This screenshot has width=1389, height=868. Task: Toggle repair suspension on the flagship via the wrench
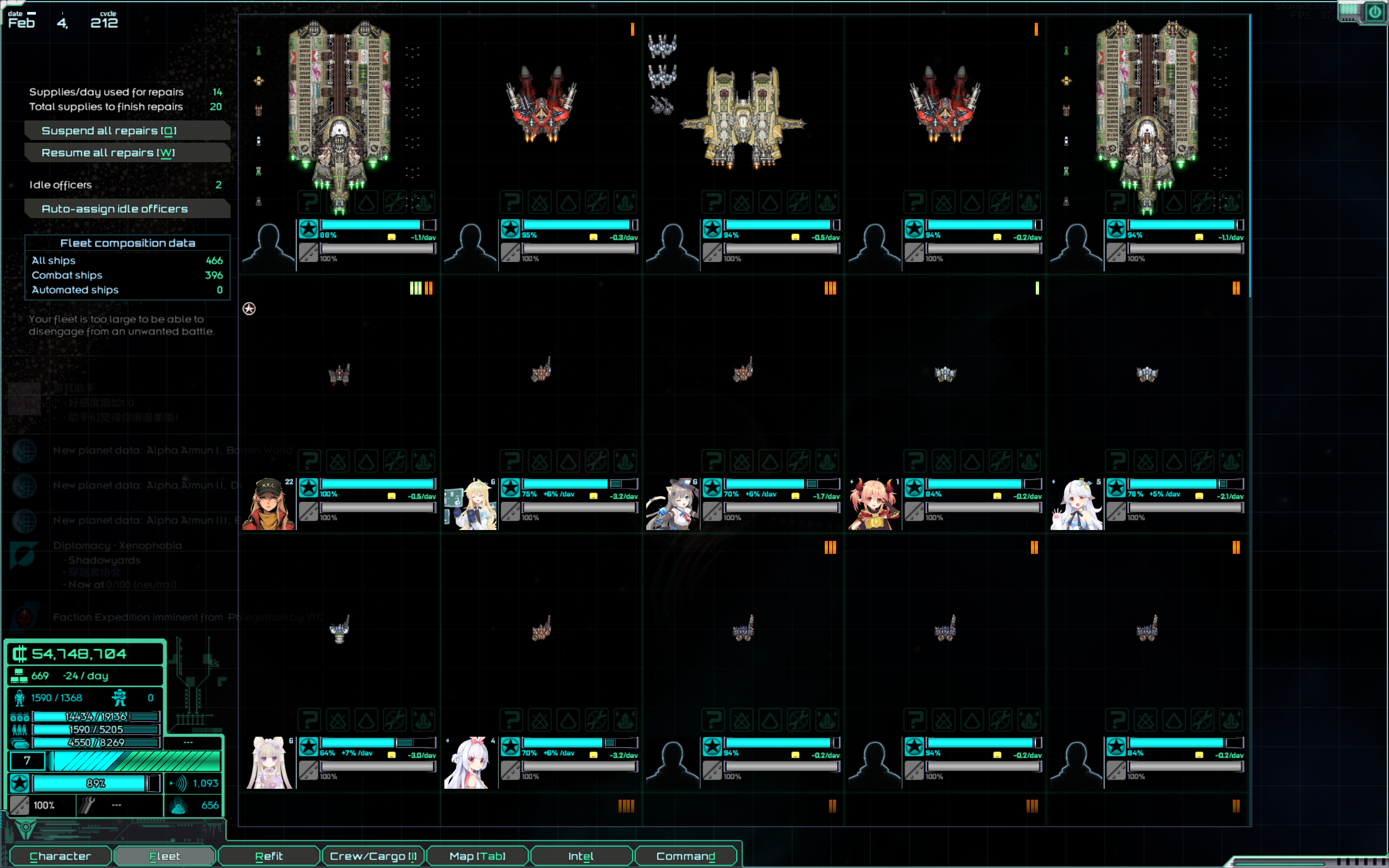point(396,202)
